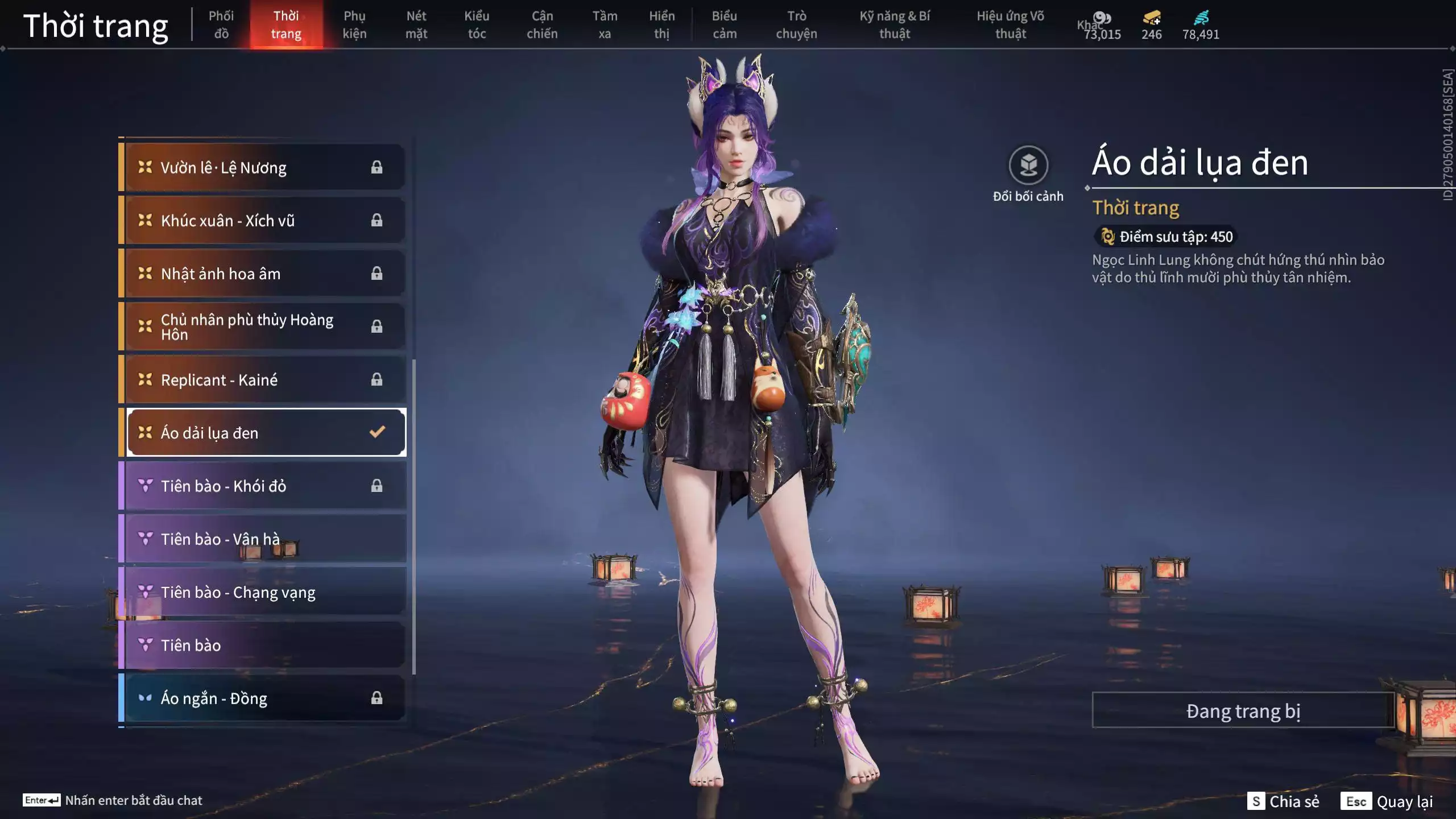Open the Cận chiến category
This screenshot has height=819, width=1456.
pyautogui.click(x=542, y=24)
